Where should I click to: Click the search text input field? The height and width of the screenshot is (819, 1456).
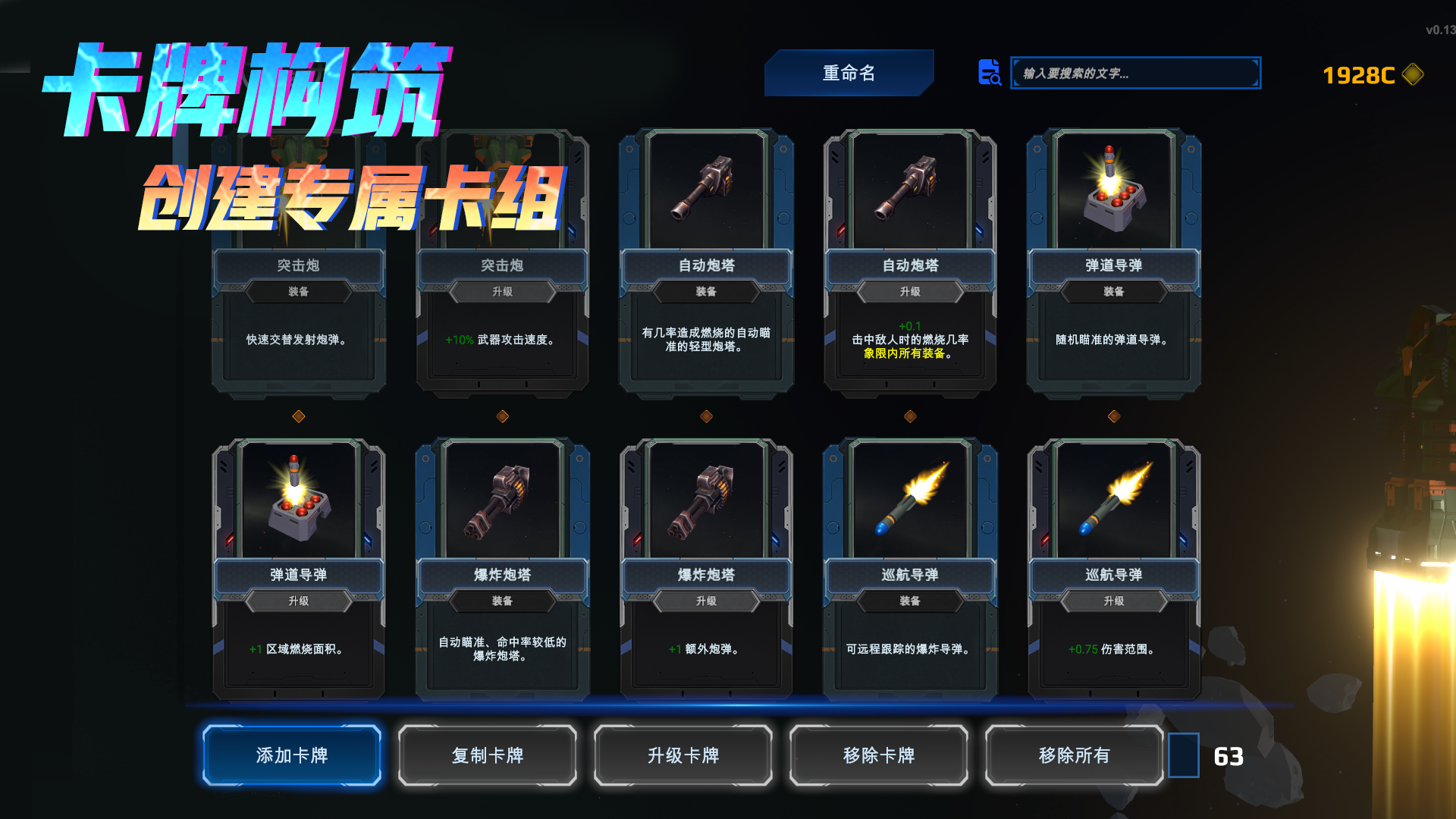coord(1134,74)
